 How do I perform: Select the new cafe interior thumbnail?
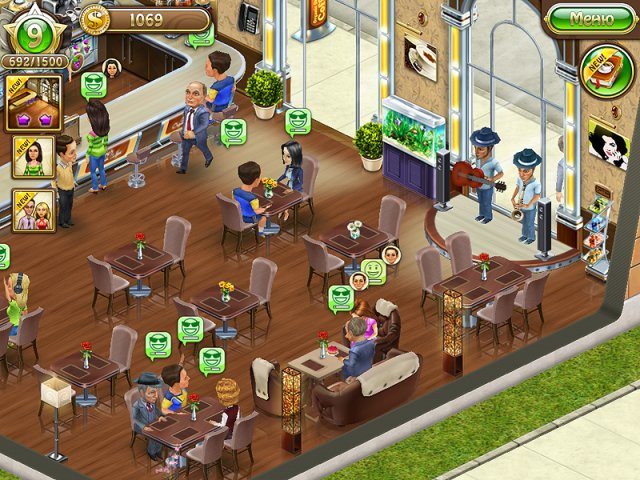[x=33, y=103]
